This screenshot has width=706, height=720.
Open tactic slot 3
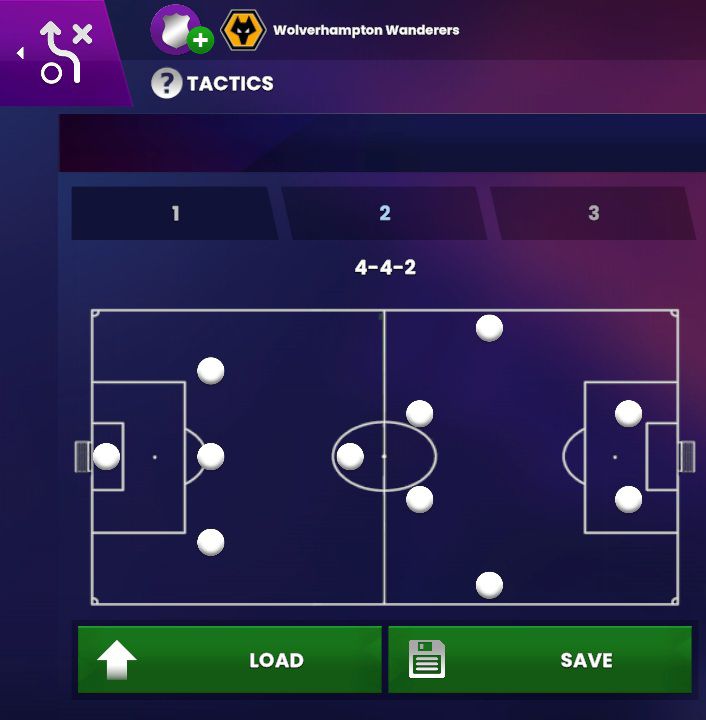coord(593,213)
